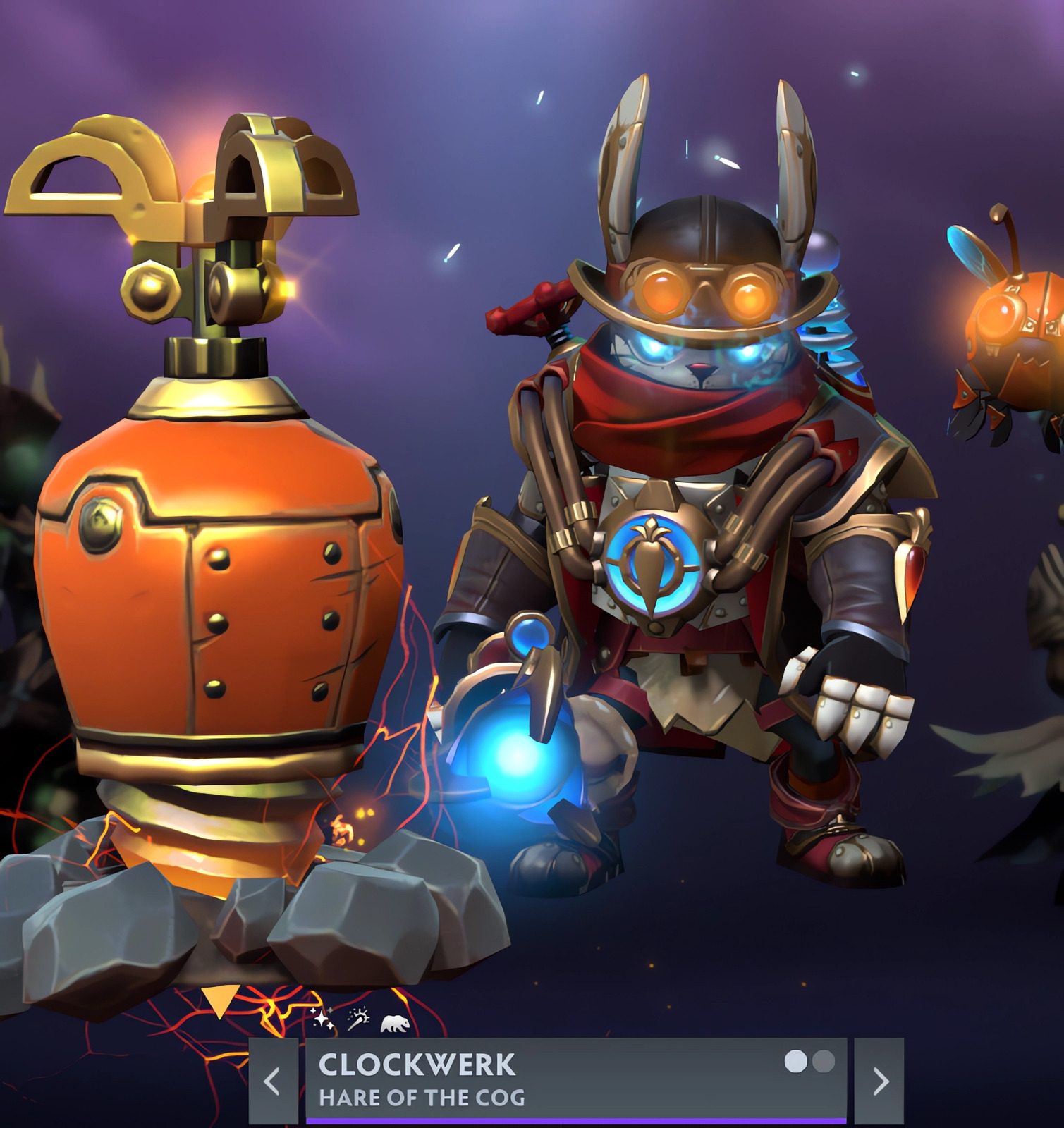
Task: Select the first, bright style dot
Action: pos(796,1061)
